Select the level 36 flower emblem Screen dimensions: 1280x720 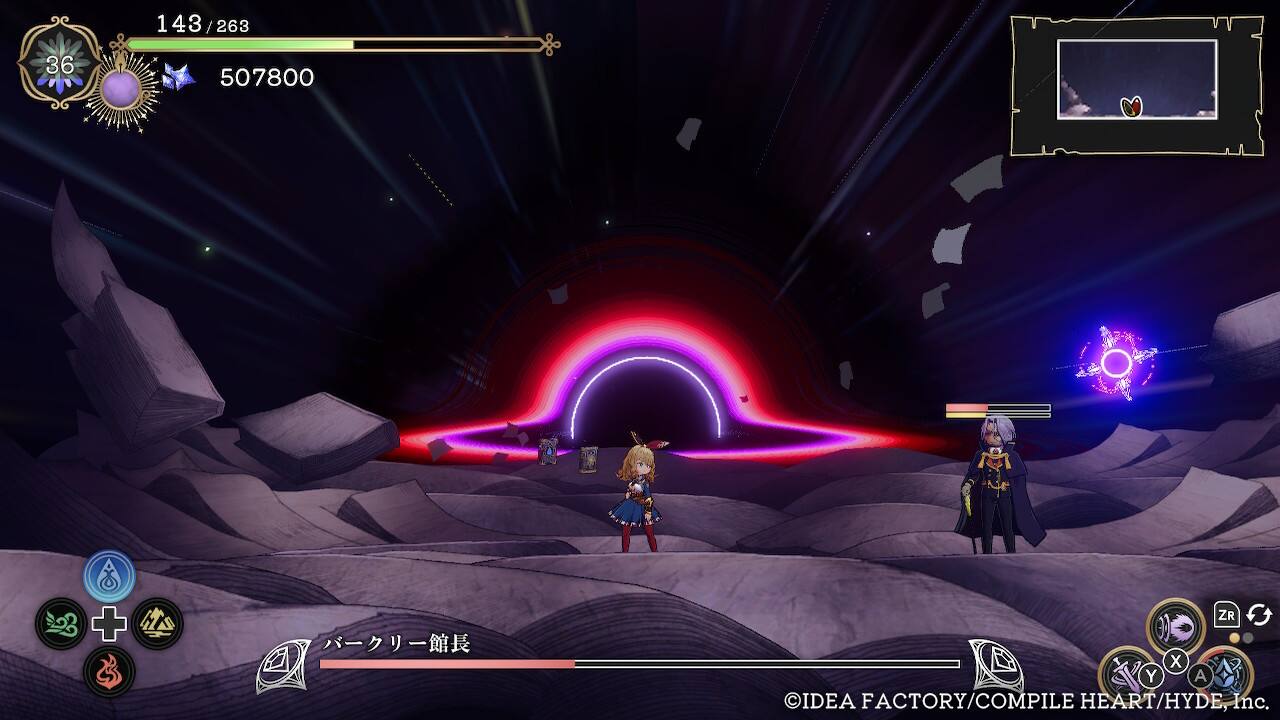click(60, 63)
